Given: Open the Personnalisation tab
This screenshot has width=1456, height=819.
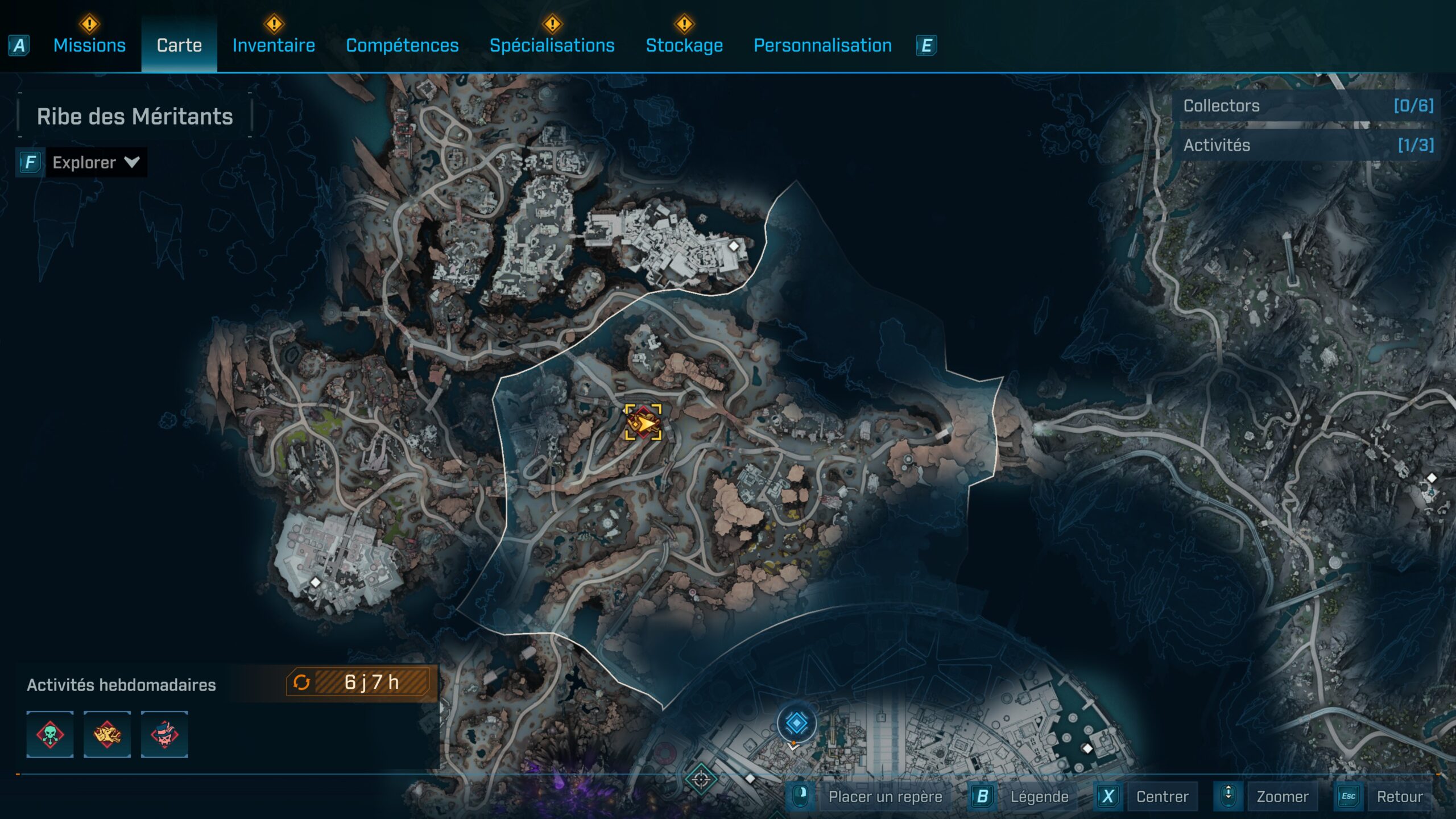Looking at the screenshot, I should click(x=822, y=45).
